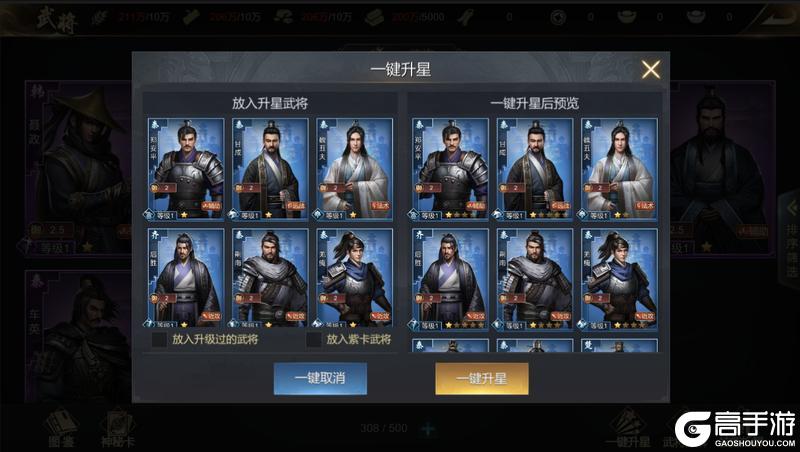Choose the grey-scarfed bearded warrior in the 放入升星武将 panel

click(x=270, y=279)
